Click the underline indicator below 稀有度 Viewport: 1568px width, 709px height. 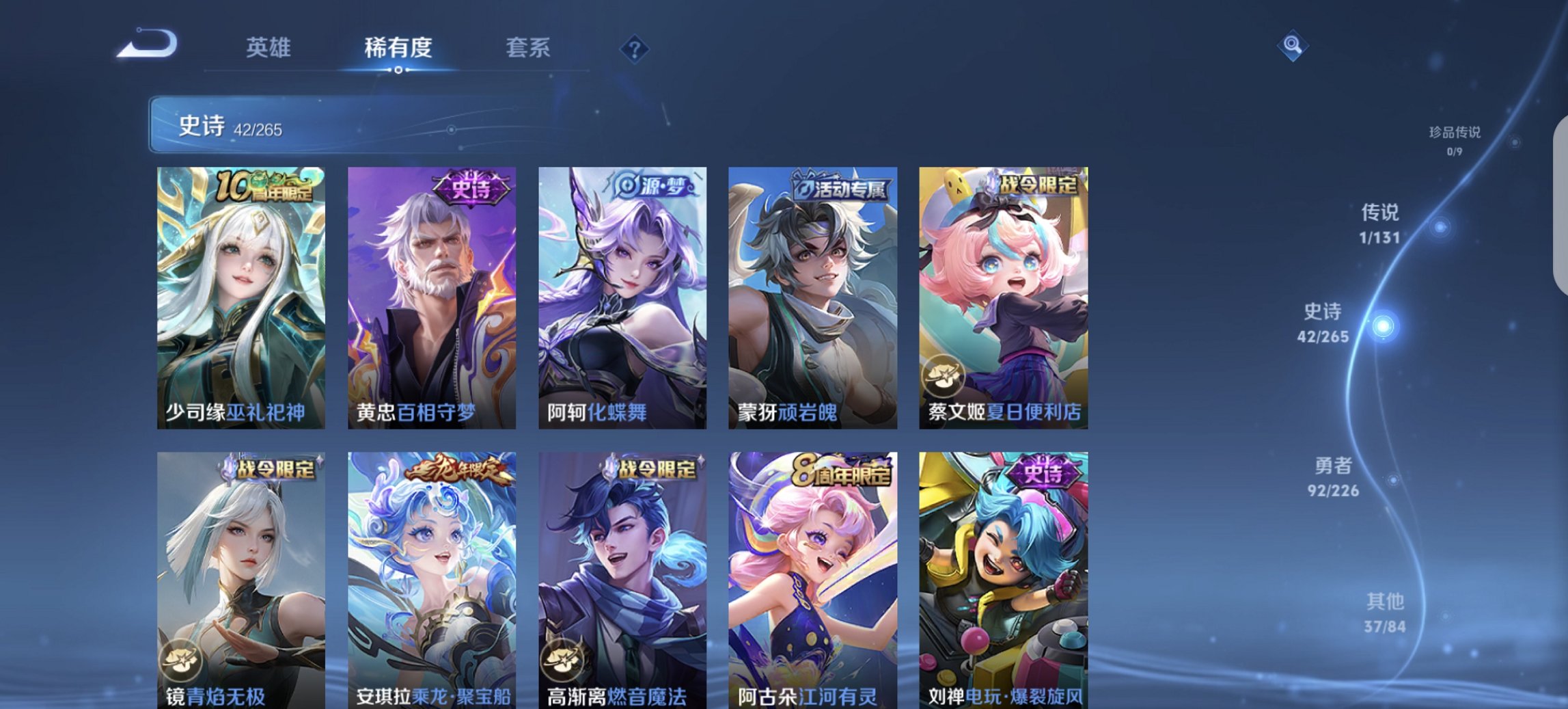pos(398,68)
